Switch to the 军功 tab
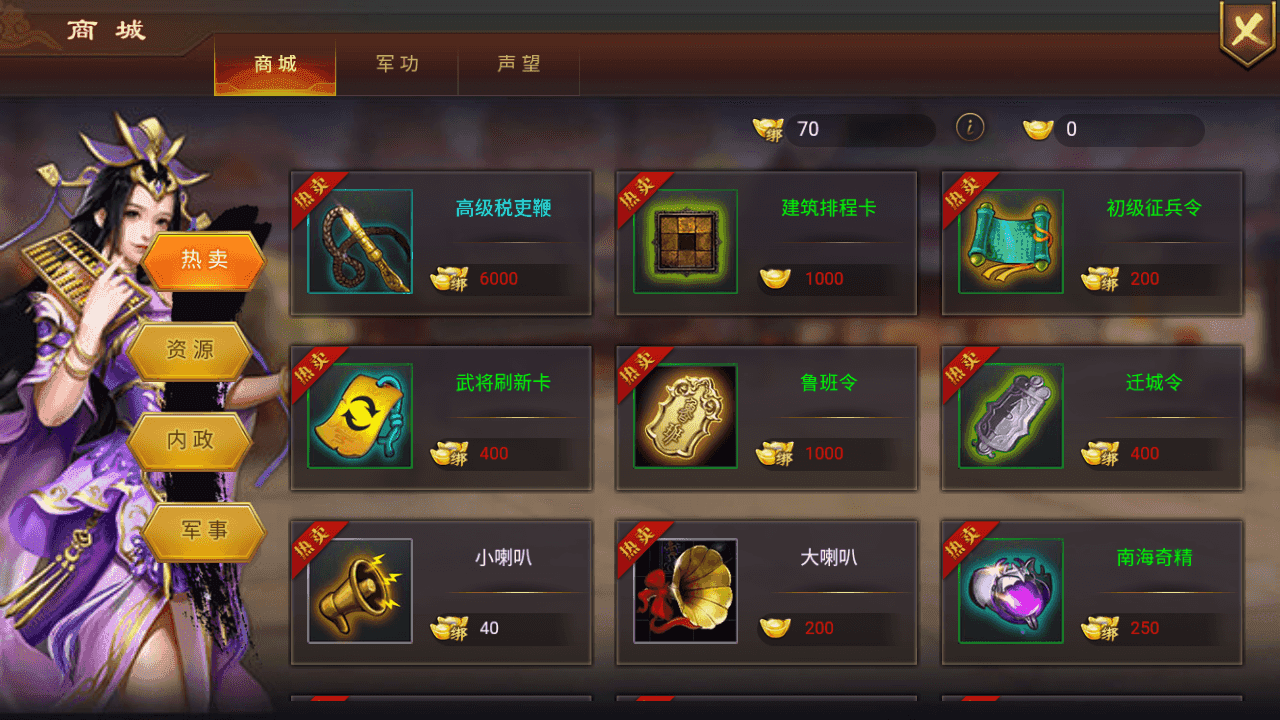The height and width of the screenshot is (720, 1280). point(397,64)
